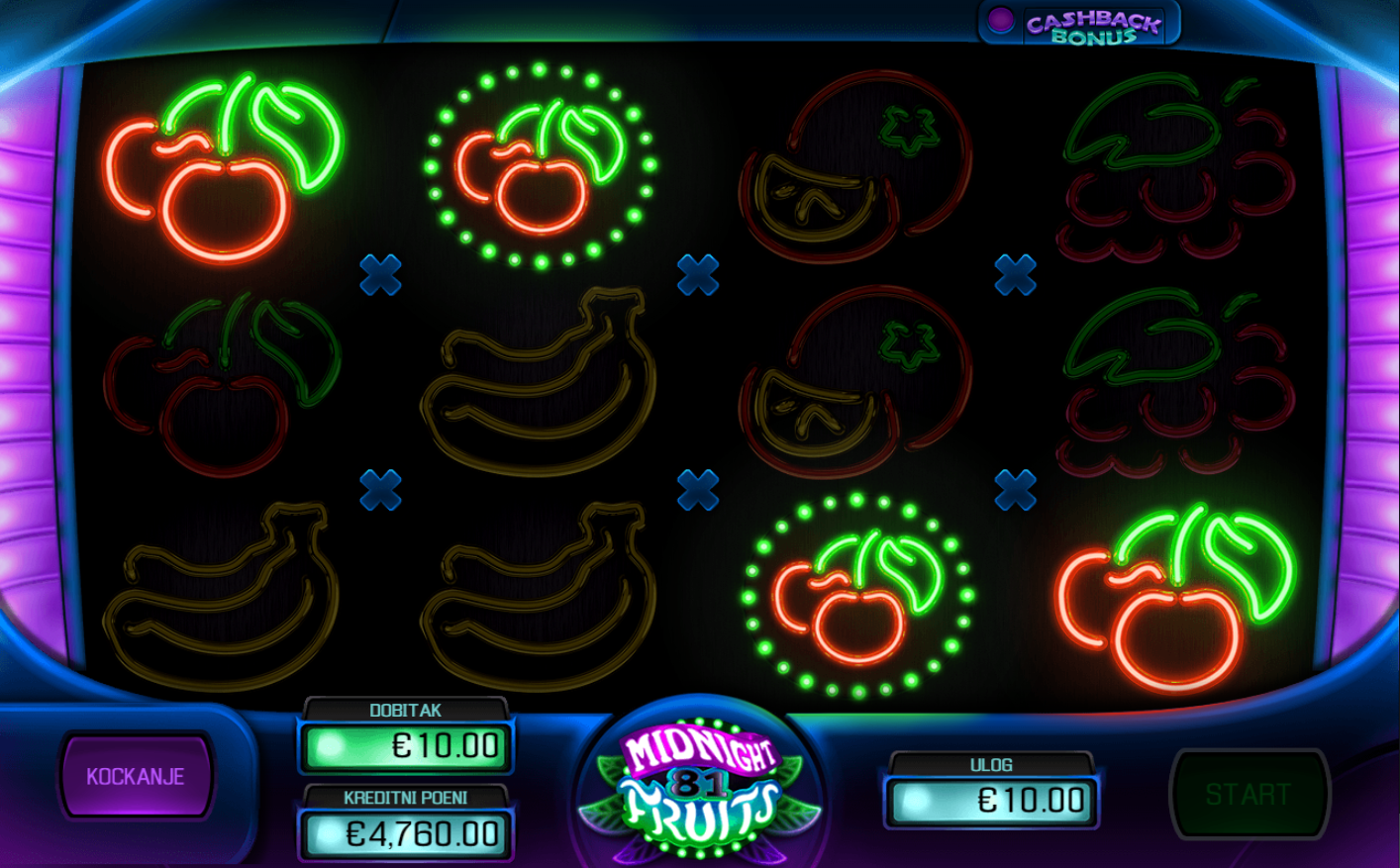Click the purple Kockanje gamble button
Screen dimensions: 1400x868
click(136, 776)
